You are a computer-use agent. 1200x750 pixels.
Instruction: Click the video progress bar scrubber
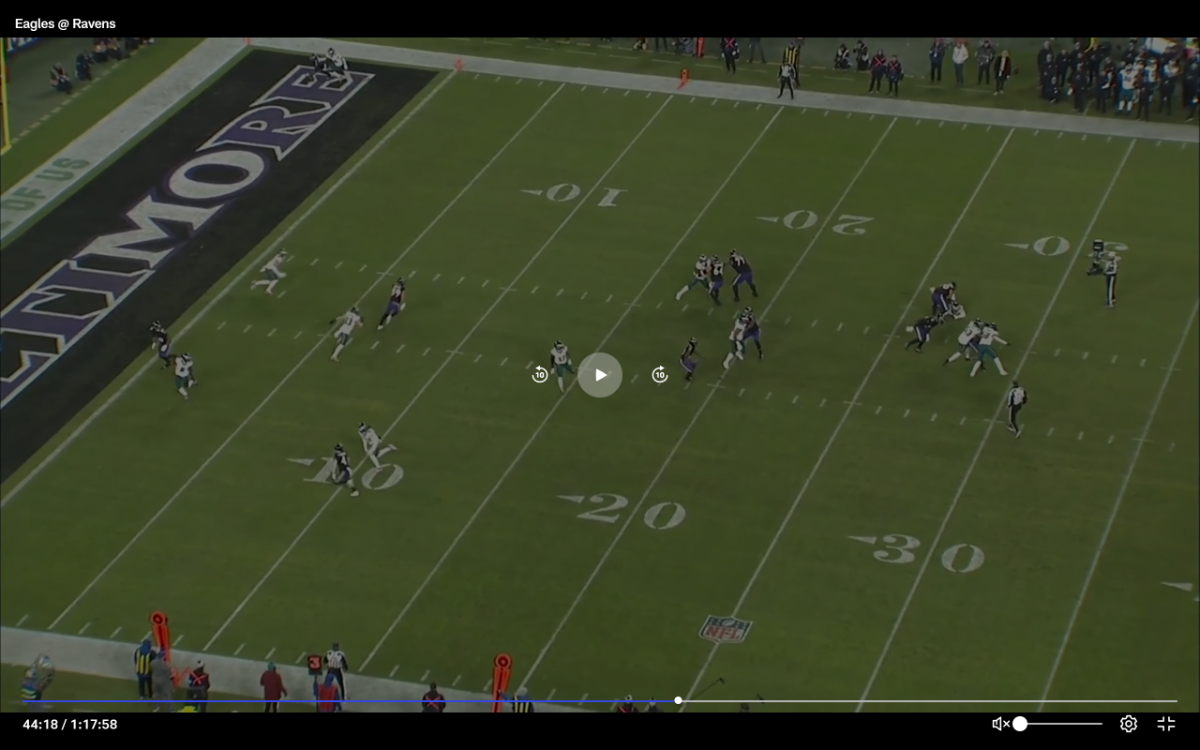click(x=678, y=700)
